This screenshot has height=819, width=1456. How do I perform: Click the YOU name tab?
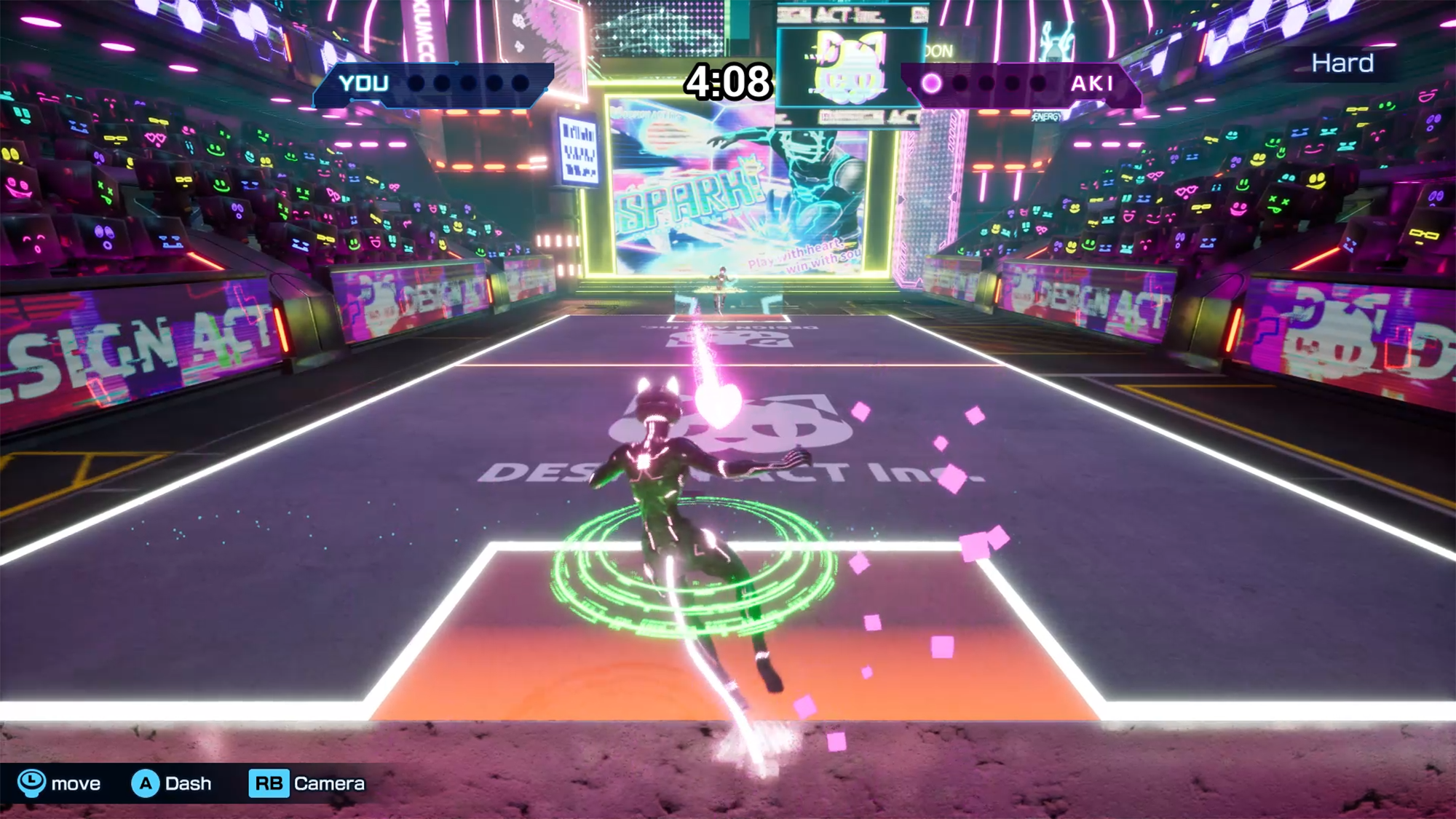coord(364,83)
